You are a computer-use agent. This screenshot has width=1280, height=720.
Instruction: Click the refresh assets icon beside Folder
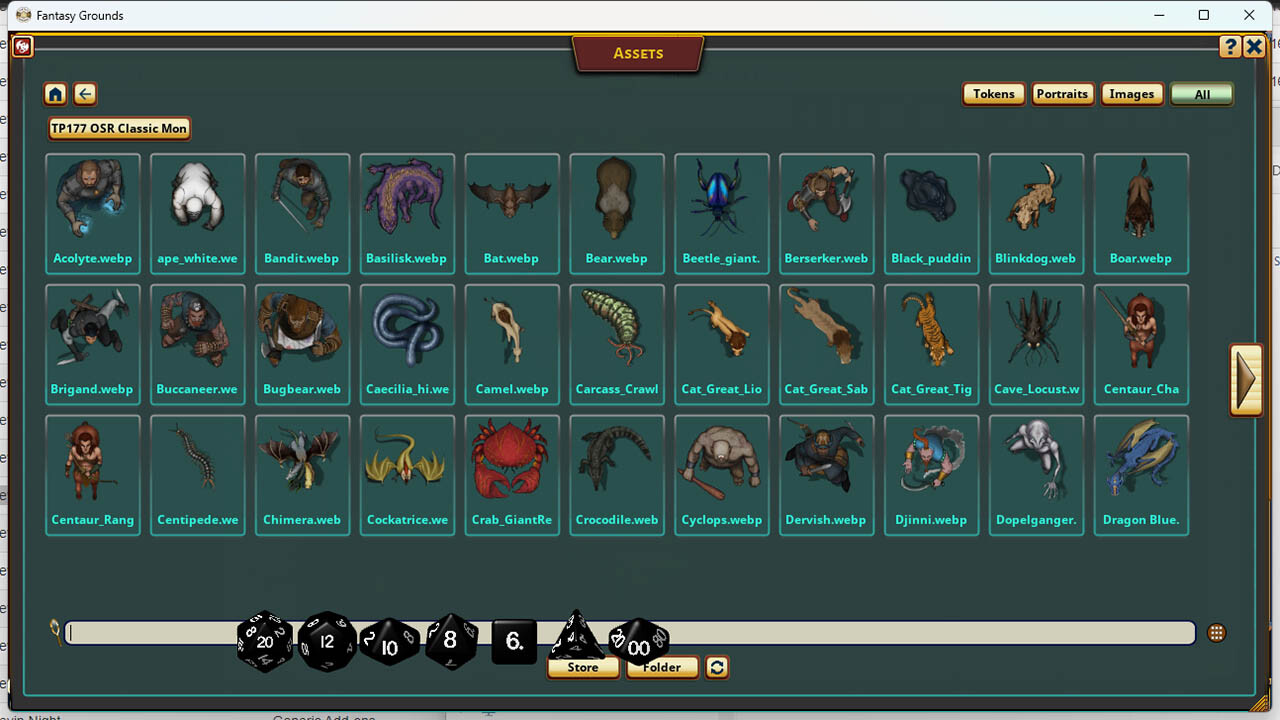pyautogui.click(x=716, y=667)
